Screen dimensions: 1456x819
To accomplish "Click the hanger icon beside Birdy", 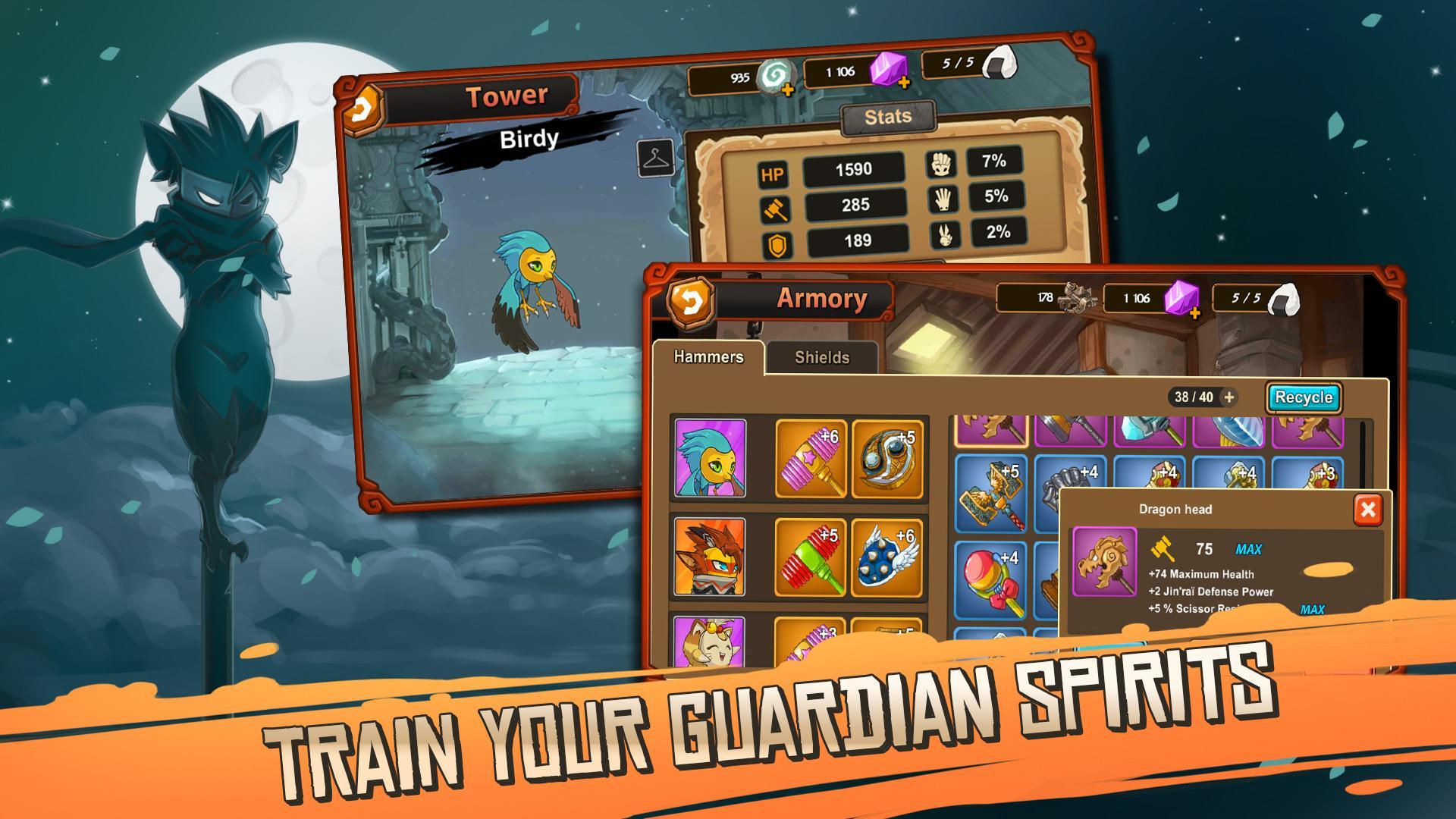I will click(x=655, y=158).
